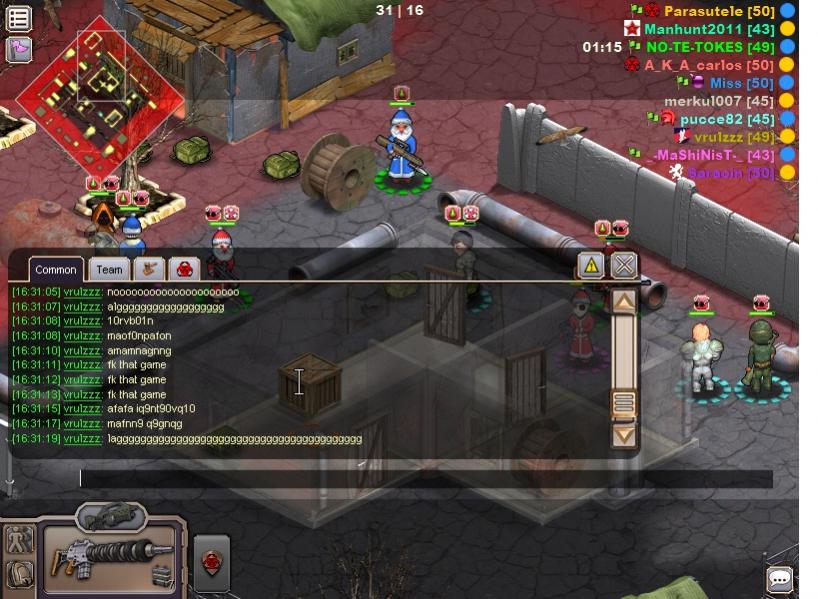This screenshot has width=818, height=599.
Task: Select the secondary weapon above the gun panel
Action: click(111, 516)
